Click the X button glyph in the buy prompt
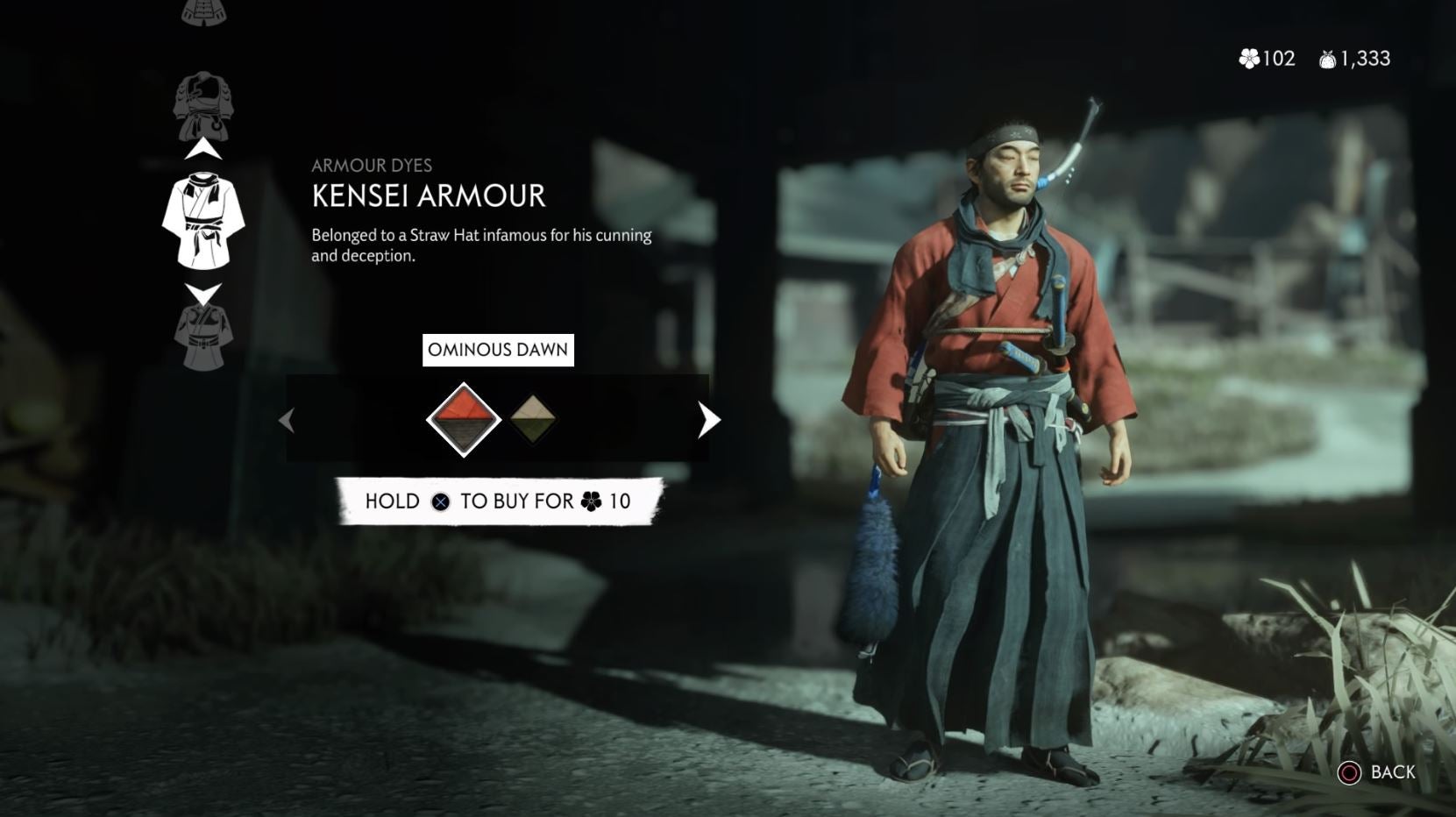 coord(438,501)
